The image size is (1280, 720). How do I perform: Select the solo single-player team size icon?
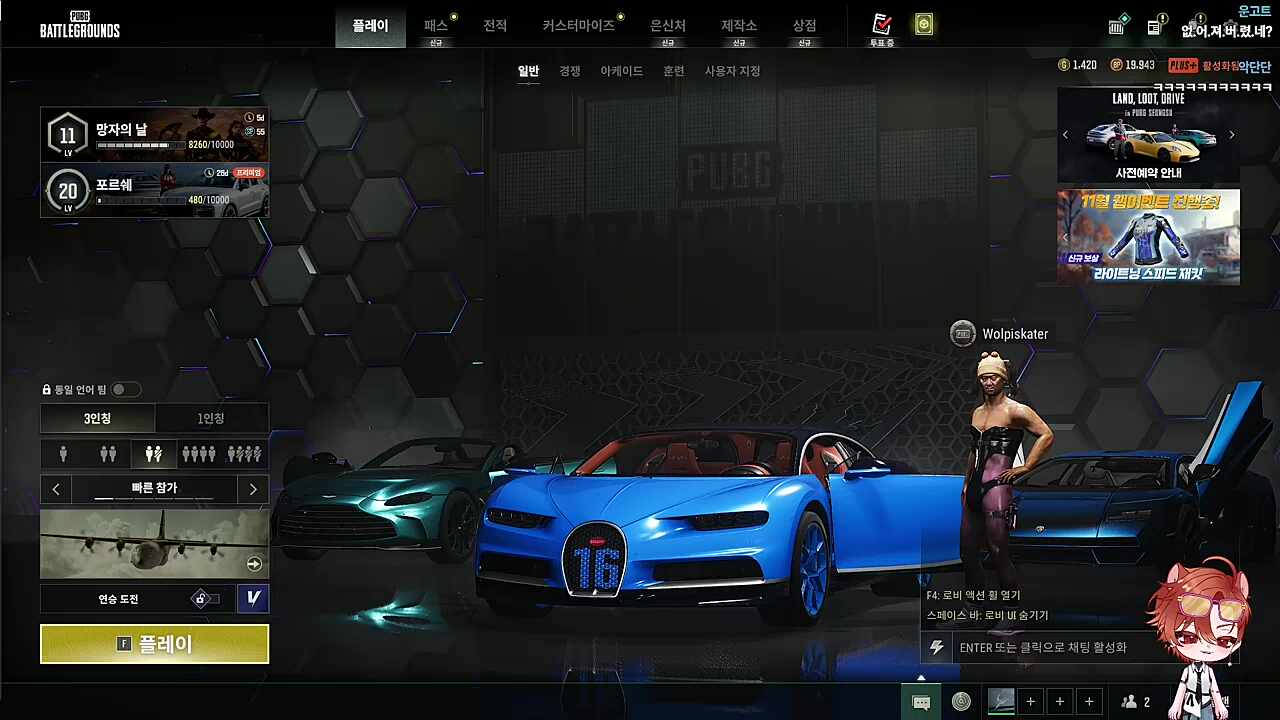click(x=63, y=454)
